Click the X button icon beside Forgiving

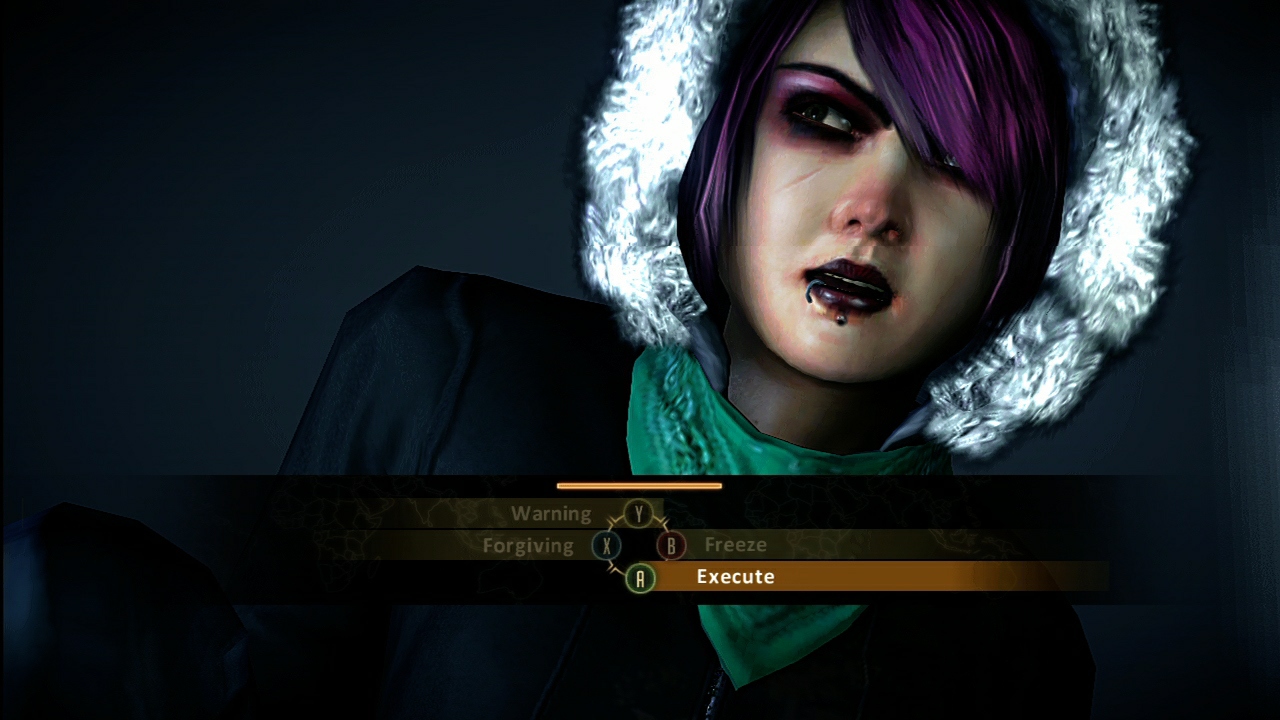tap(607, 546)
